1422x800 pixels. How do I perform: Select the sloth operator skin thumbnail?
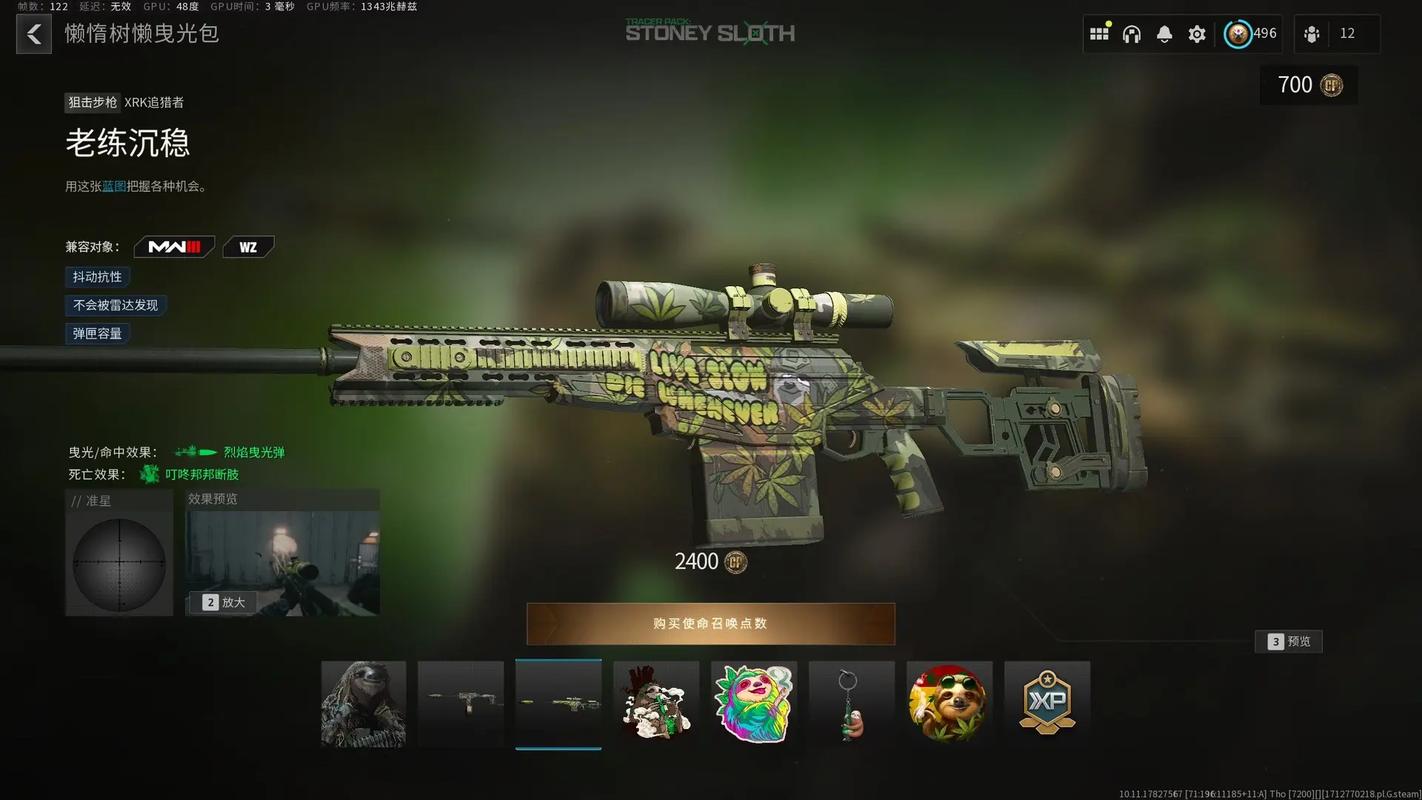click(x=363, y=703)
